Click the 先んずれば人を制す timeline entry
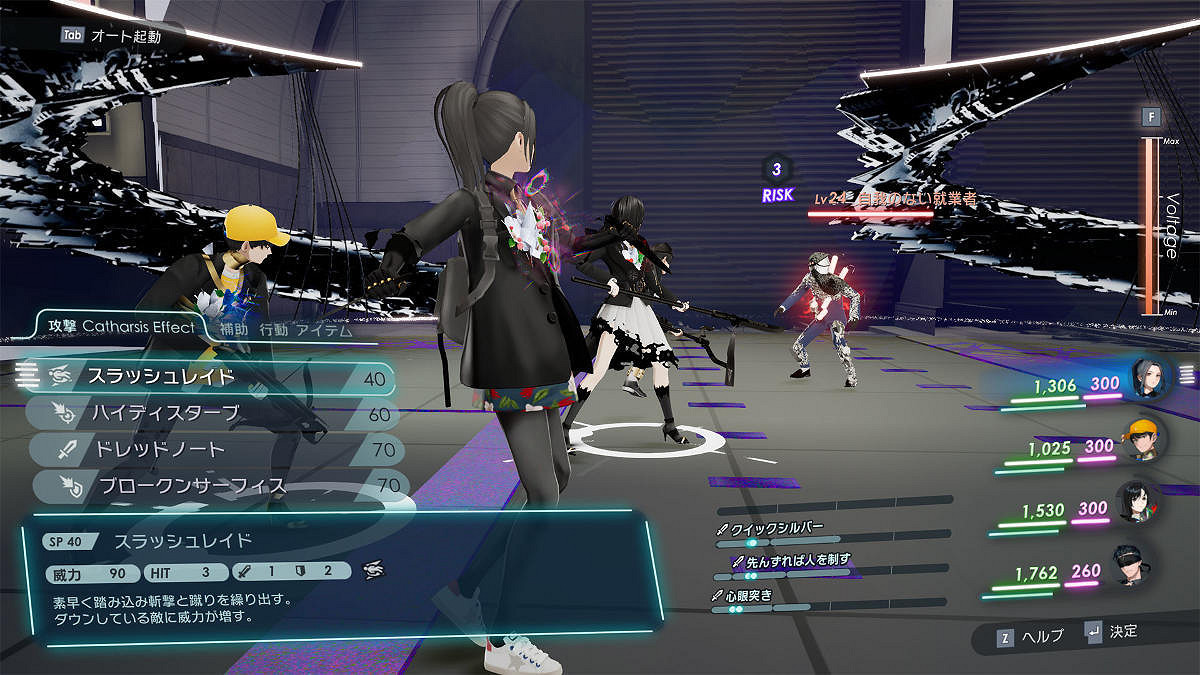Viewport: 1200px width, 675px height. coord(790,560)
